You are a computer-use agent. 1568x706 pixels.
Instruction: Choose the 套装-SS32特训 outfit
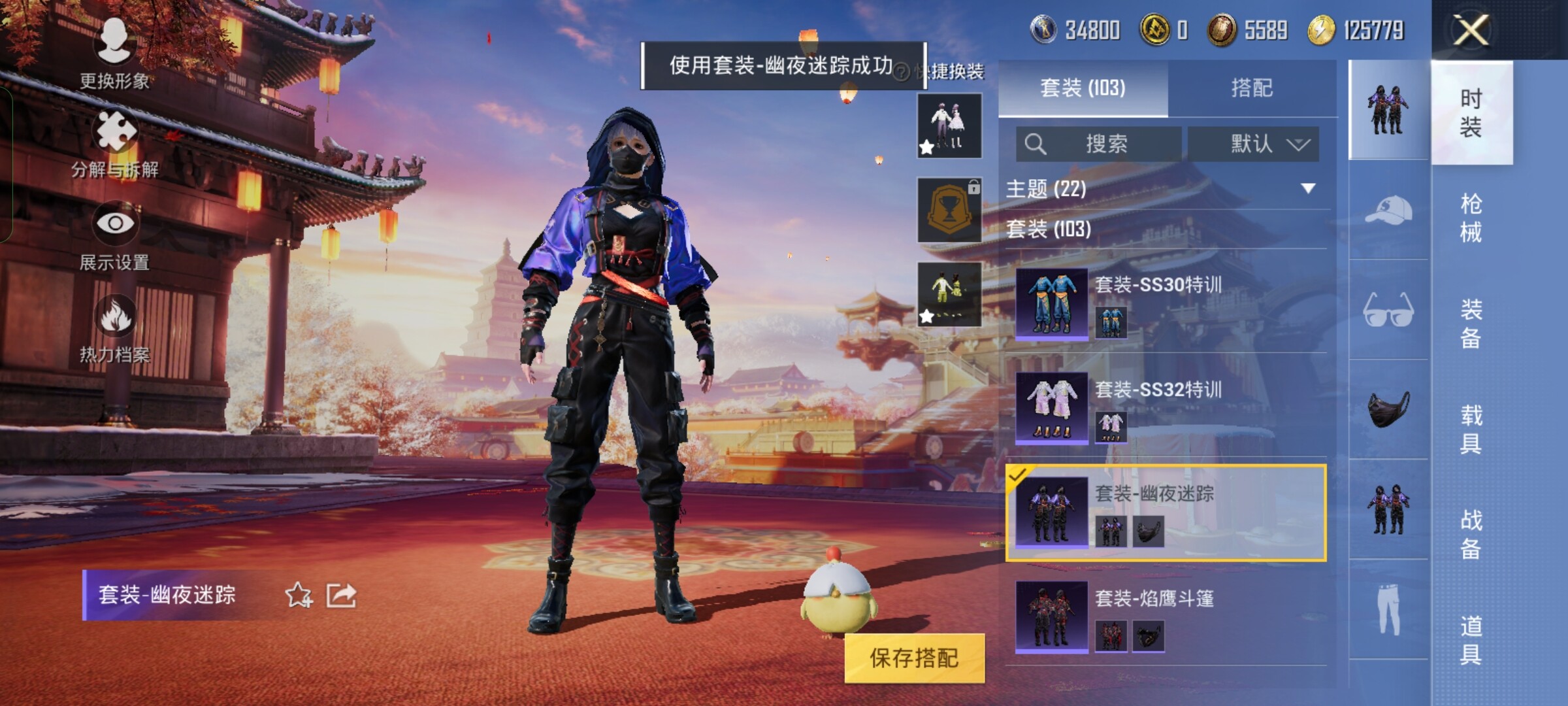point(1167,408)
